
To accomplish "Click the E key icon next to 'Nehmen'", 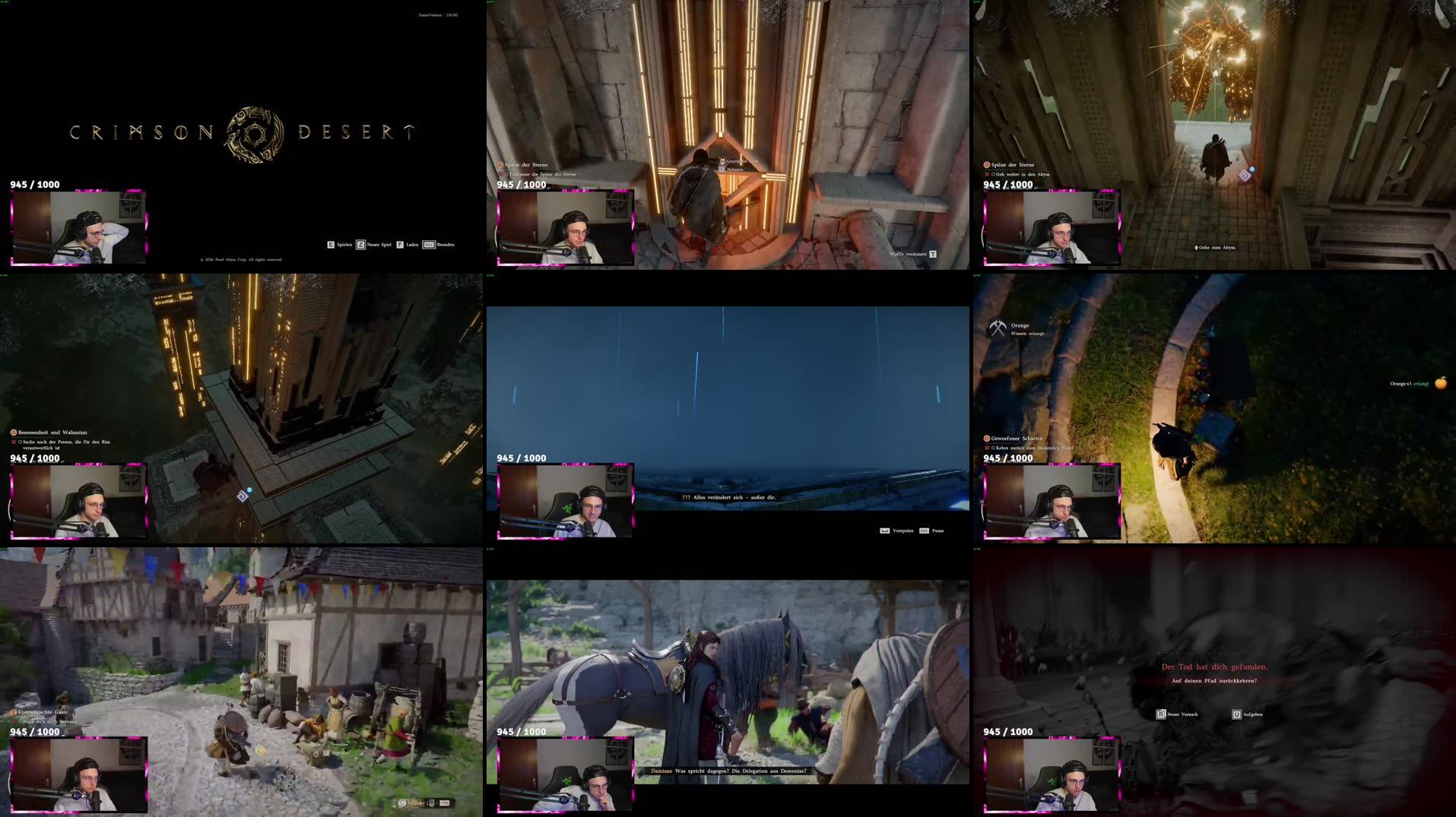I will click(722, 169).
